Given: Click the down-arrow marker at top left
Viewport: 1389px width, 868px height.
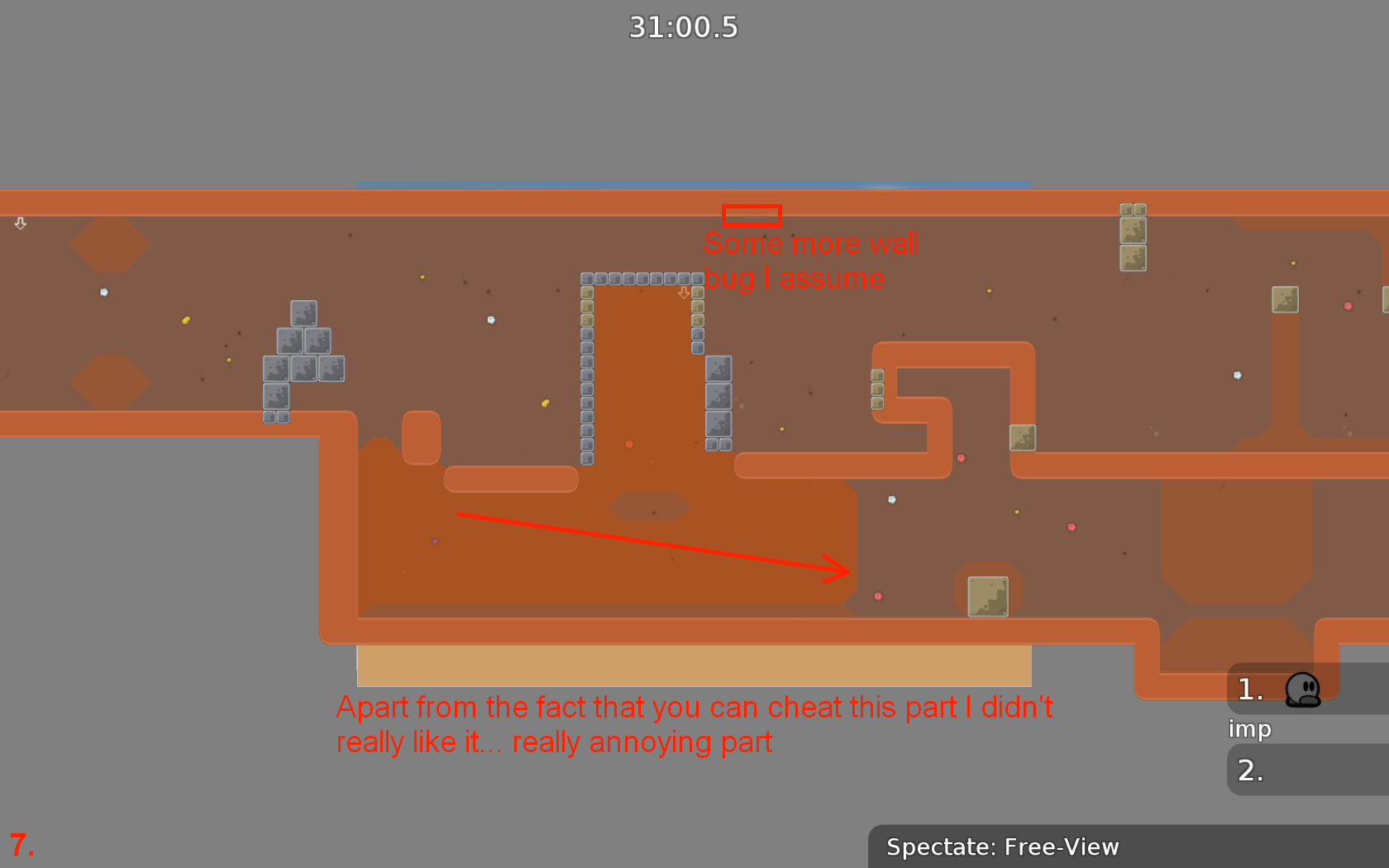Looking at the screenshot, I should [x=19, y=223].
